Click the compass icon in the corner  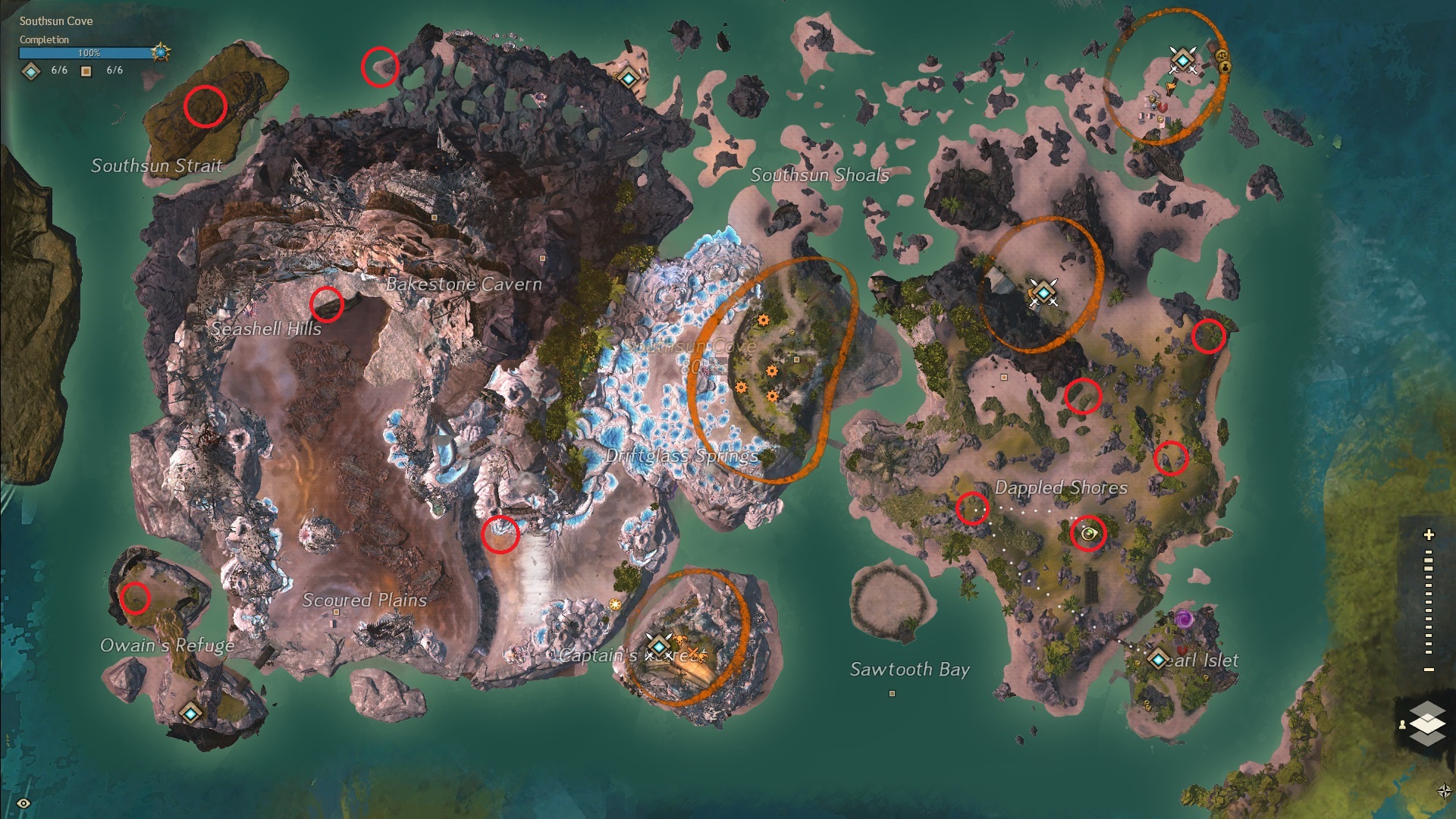click(x=1444, y=791)
